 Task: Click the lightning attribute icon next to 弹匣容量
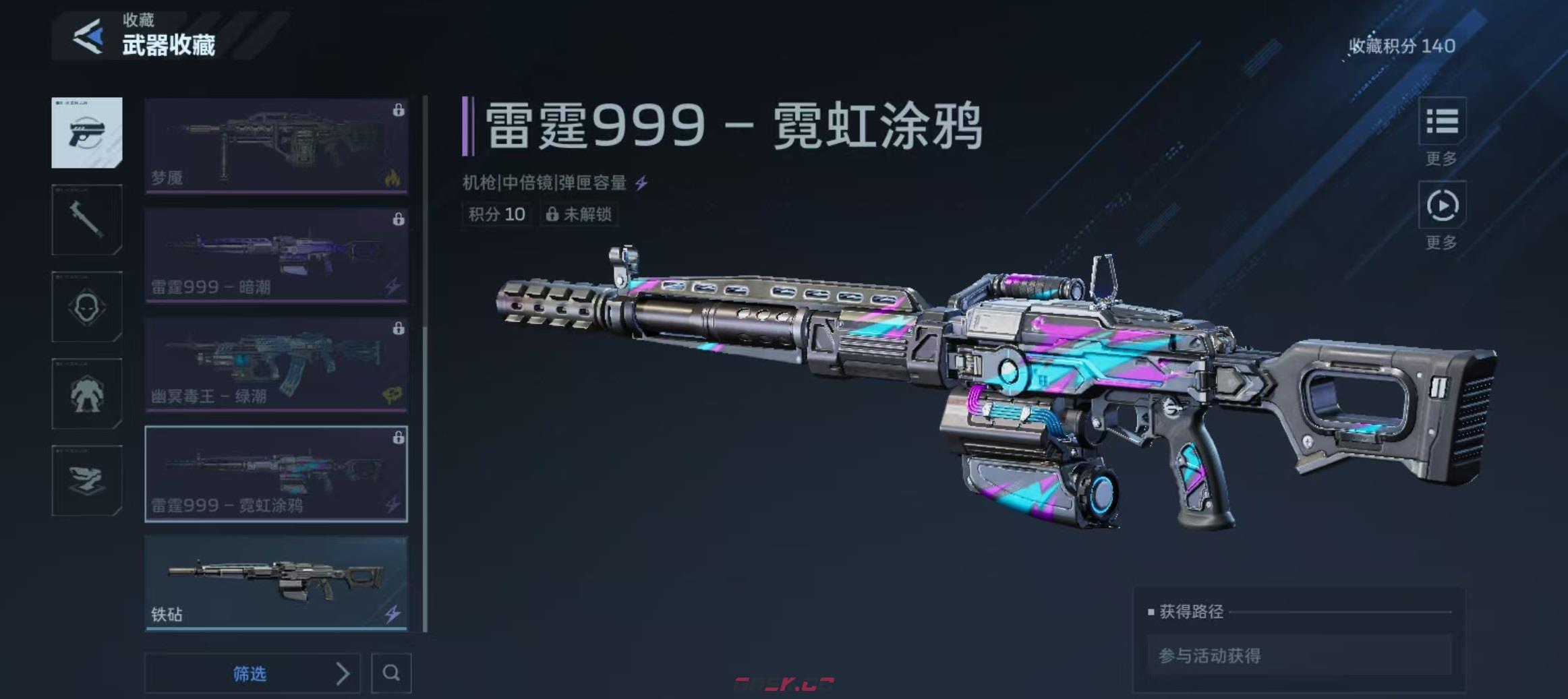click(644, 182)
